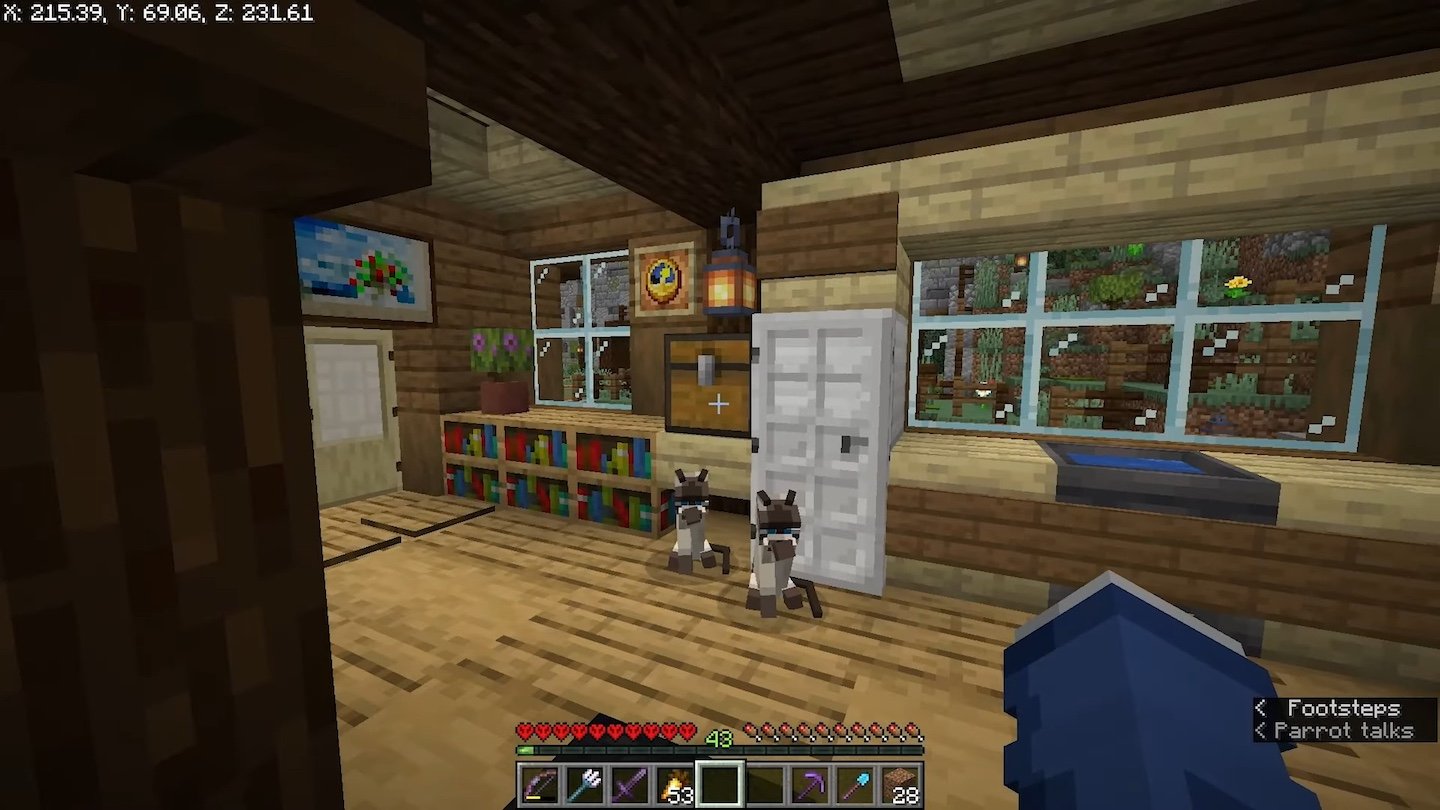The width and height of the screenshot is (1440, 810).
Task: Select the torch stack of 53
Action: pyautogui.click(x=675, y=785)
